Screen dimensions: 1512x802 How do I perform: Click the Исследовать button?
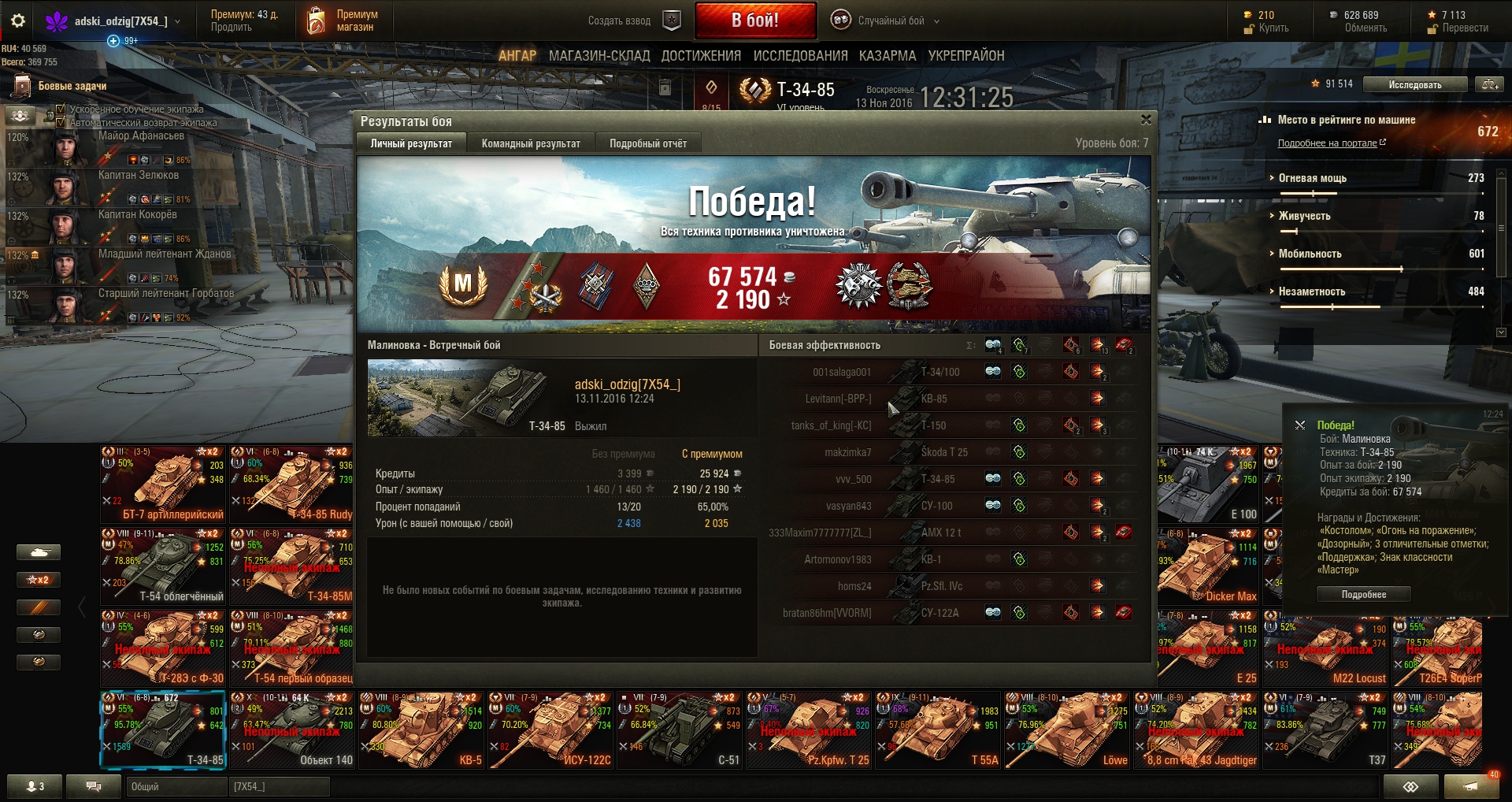(x=1415, y=84)
